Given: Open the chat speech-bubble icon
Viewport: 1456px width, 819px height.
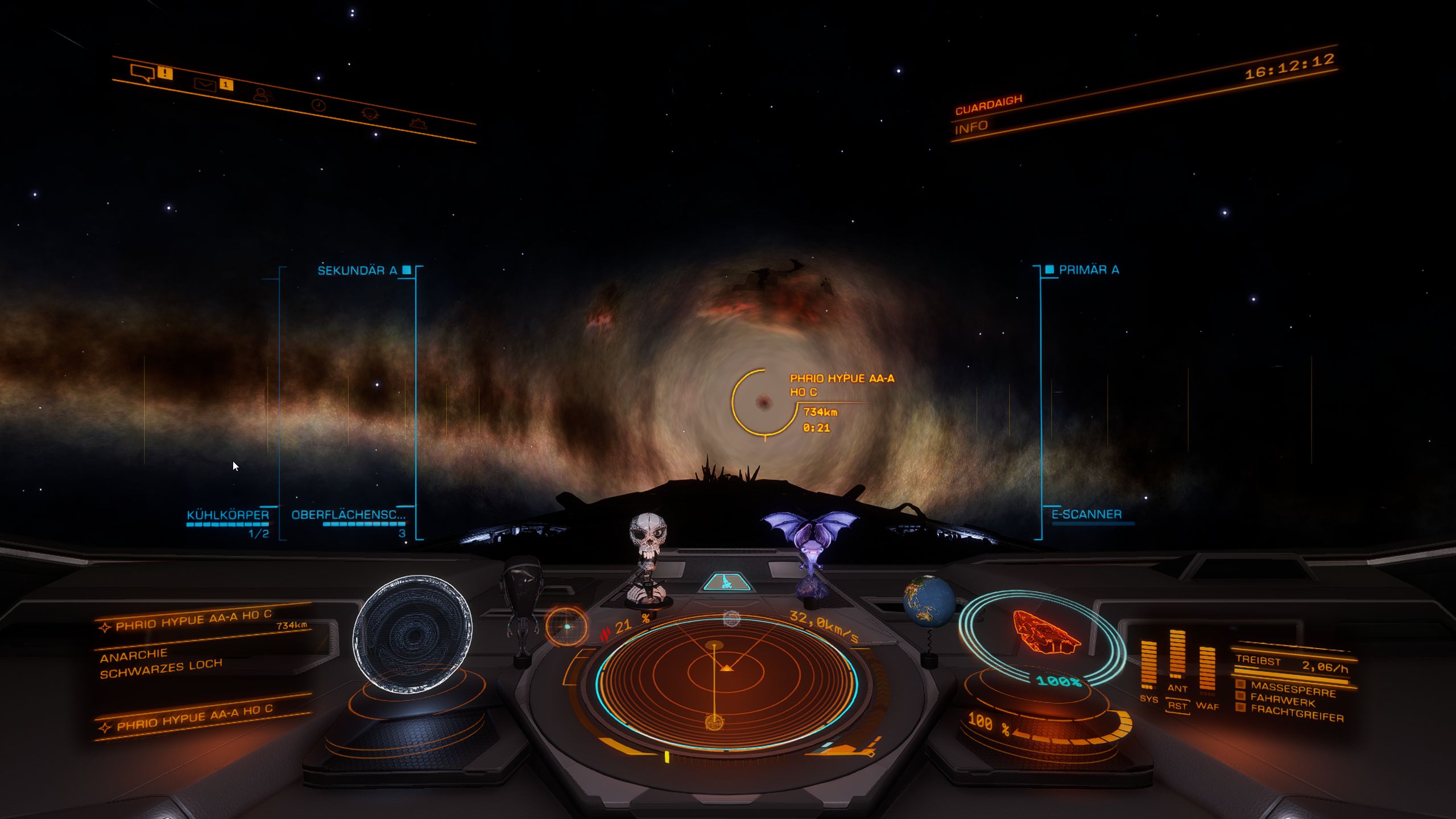Looking at the screenshot, I should (142, 73).
